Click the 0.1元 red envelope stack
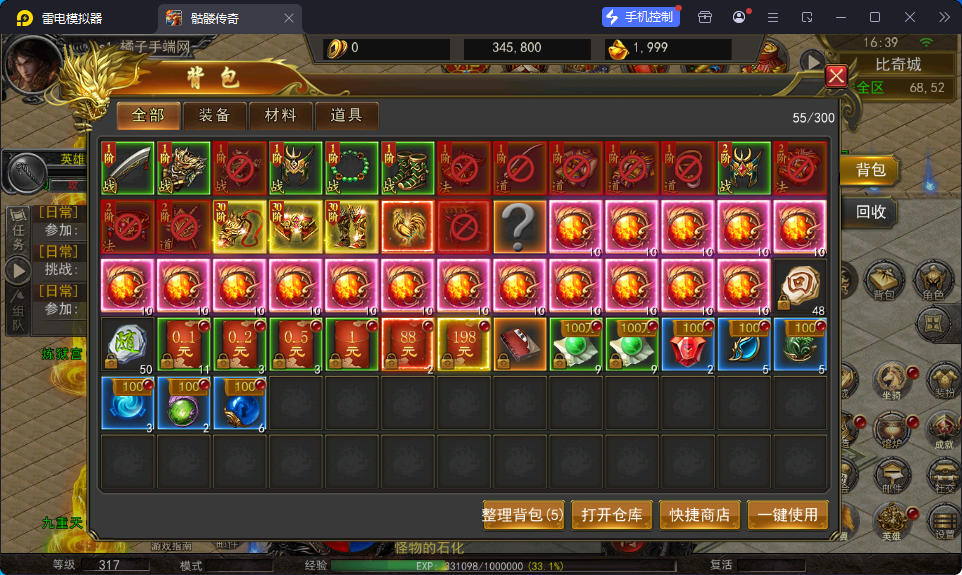The image size is (962, 575). click(x=183, y=344)
